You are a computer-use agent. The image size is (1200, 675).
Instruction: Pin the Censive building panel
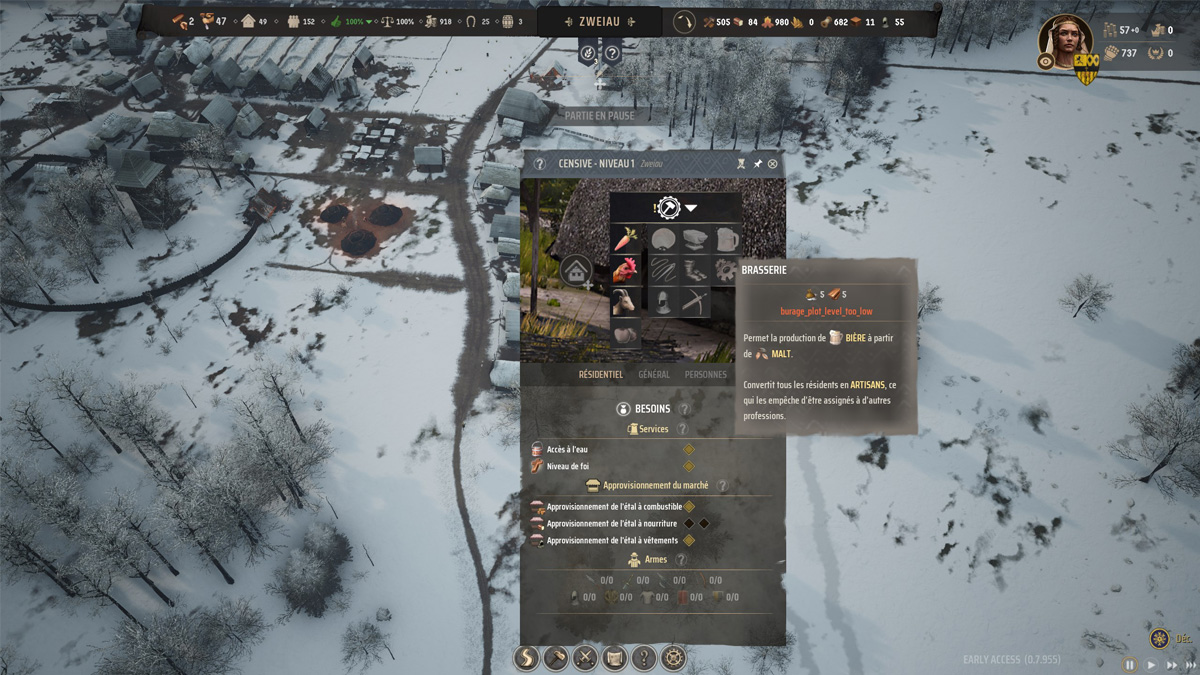point(757,164)
